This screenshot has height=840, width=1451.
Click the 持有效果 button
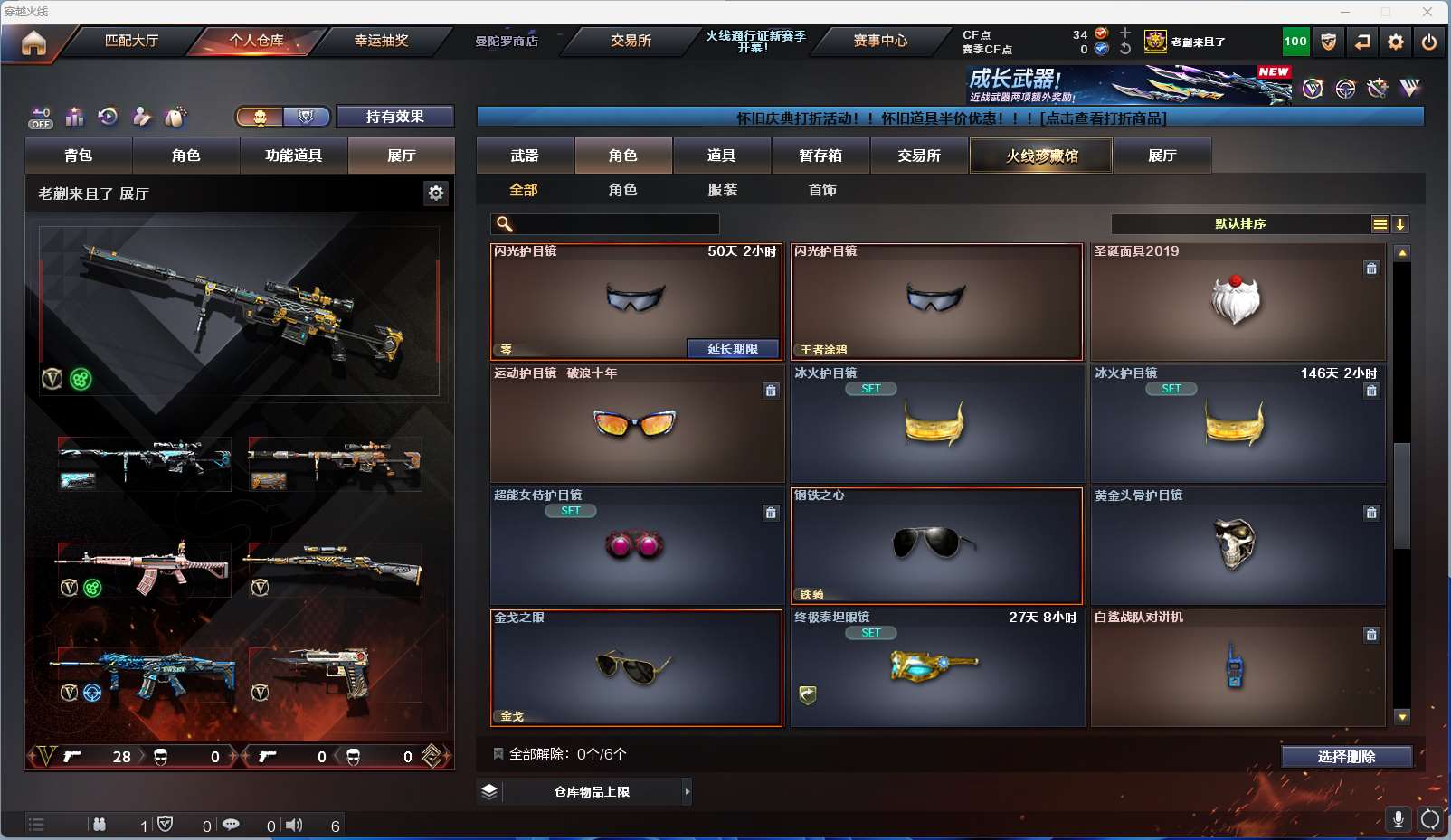click(394, 117)
